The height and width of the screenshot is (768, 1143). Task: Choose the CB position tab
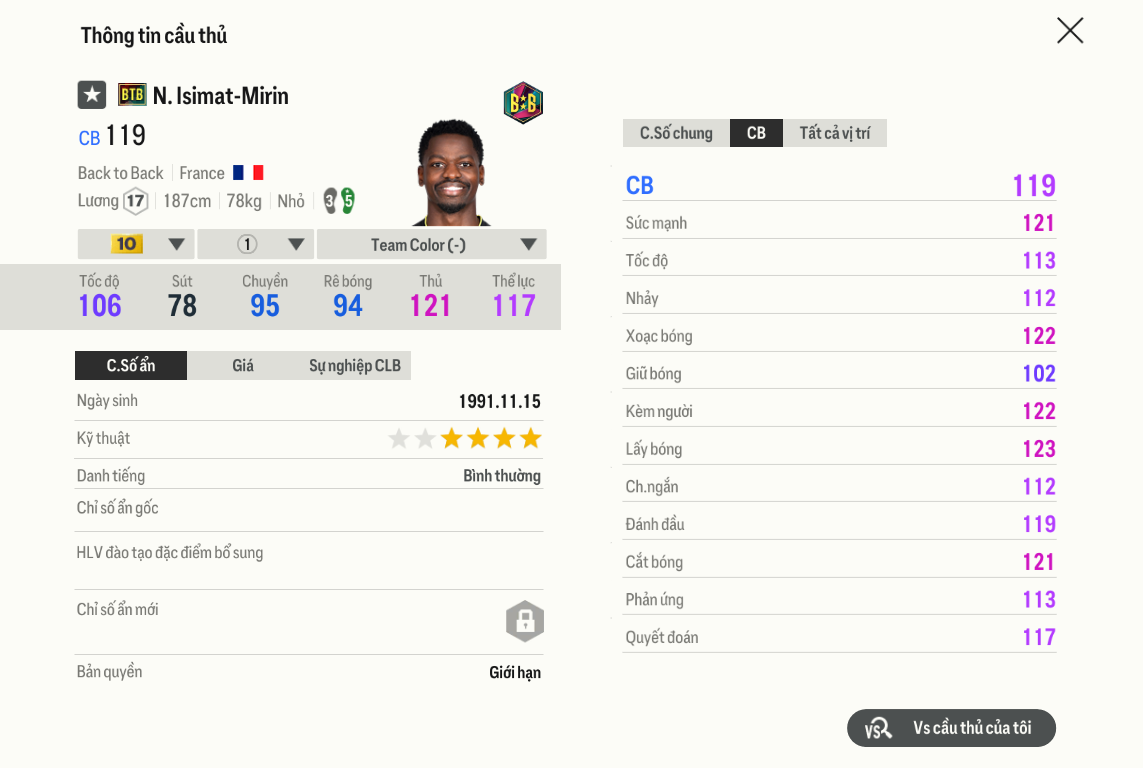[756, 133]
